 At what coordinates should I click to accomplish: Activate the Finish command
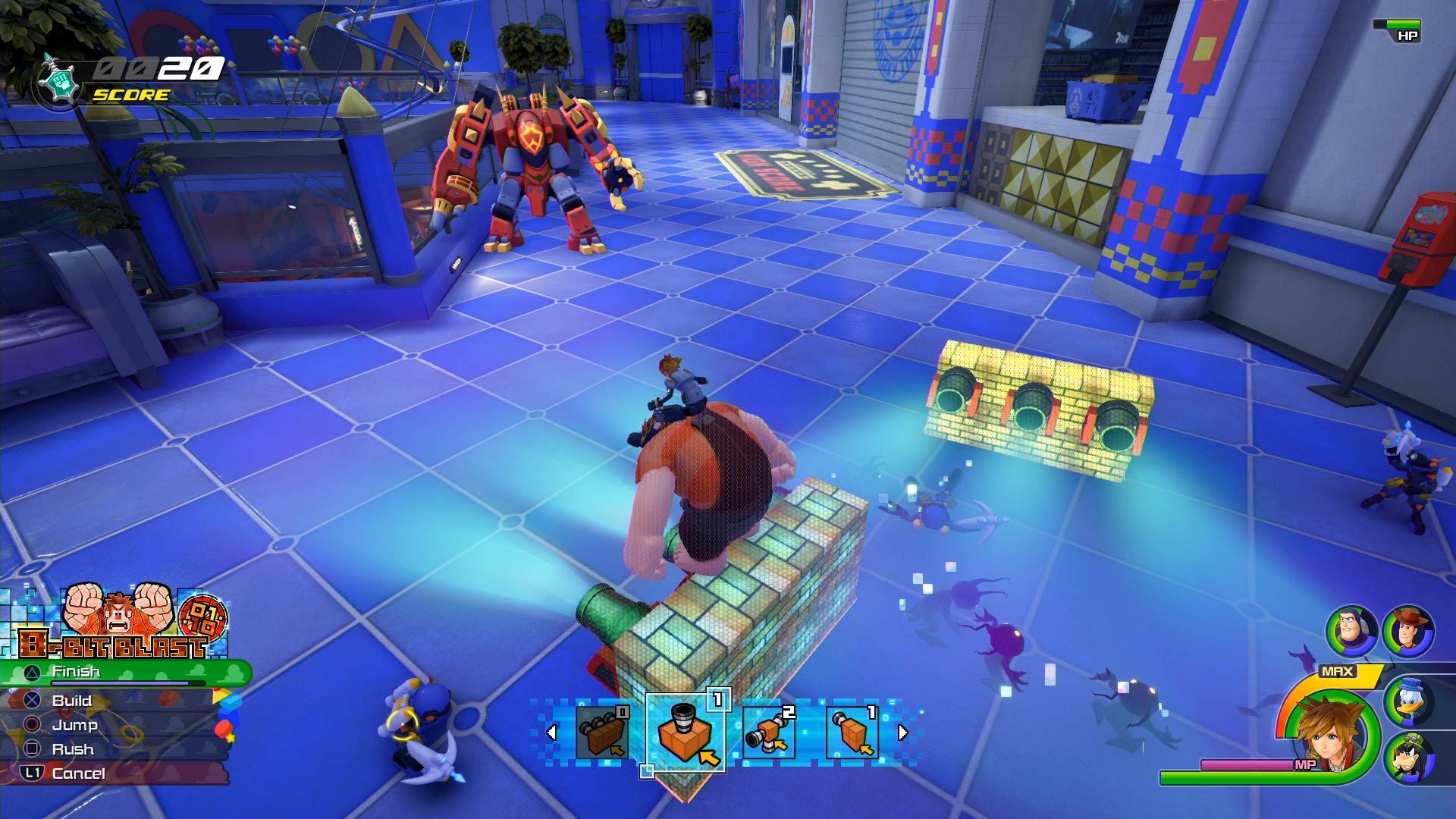(76, 672)
